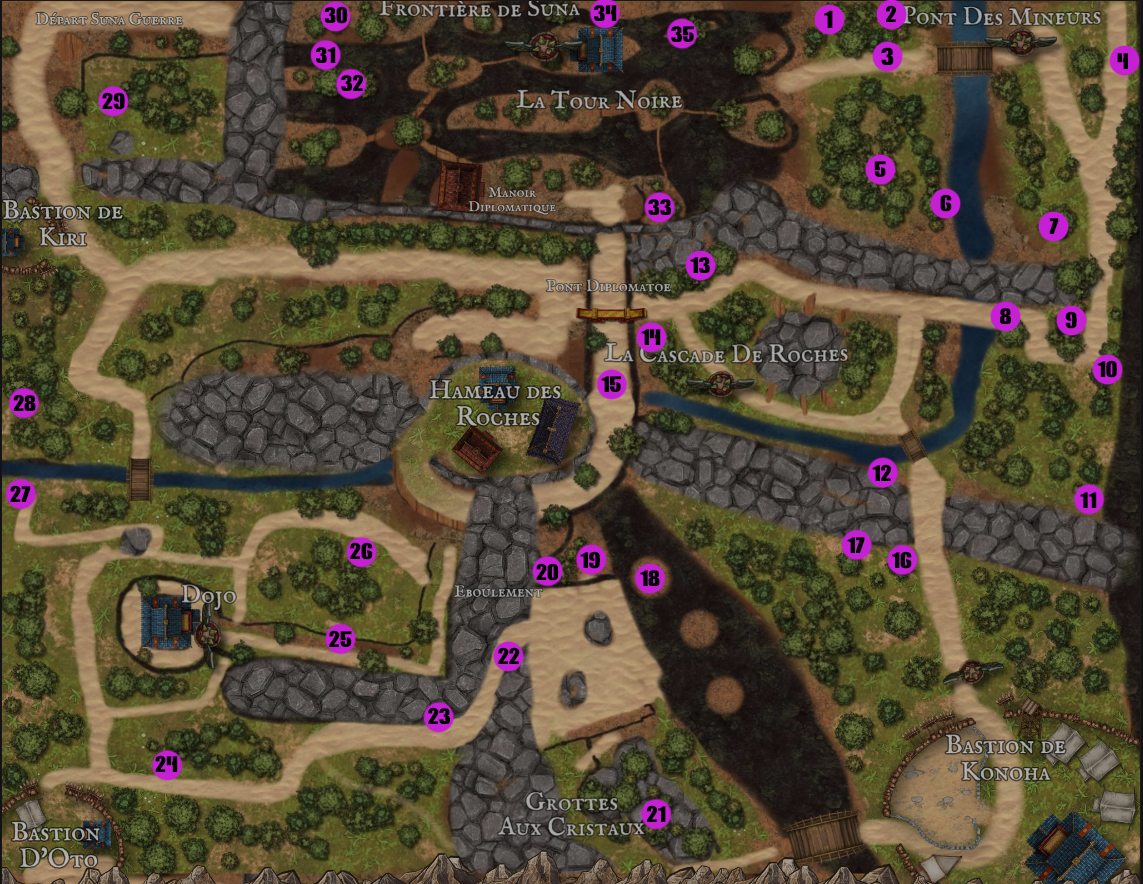1143x884 pixels.
Task: Select marker number 26
Action: pos(361,551)
